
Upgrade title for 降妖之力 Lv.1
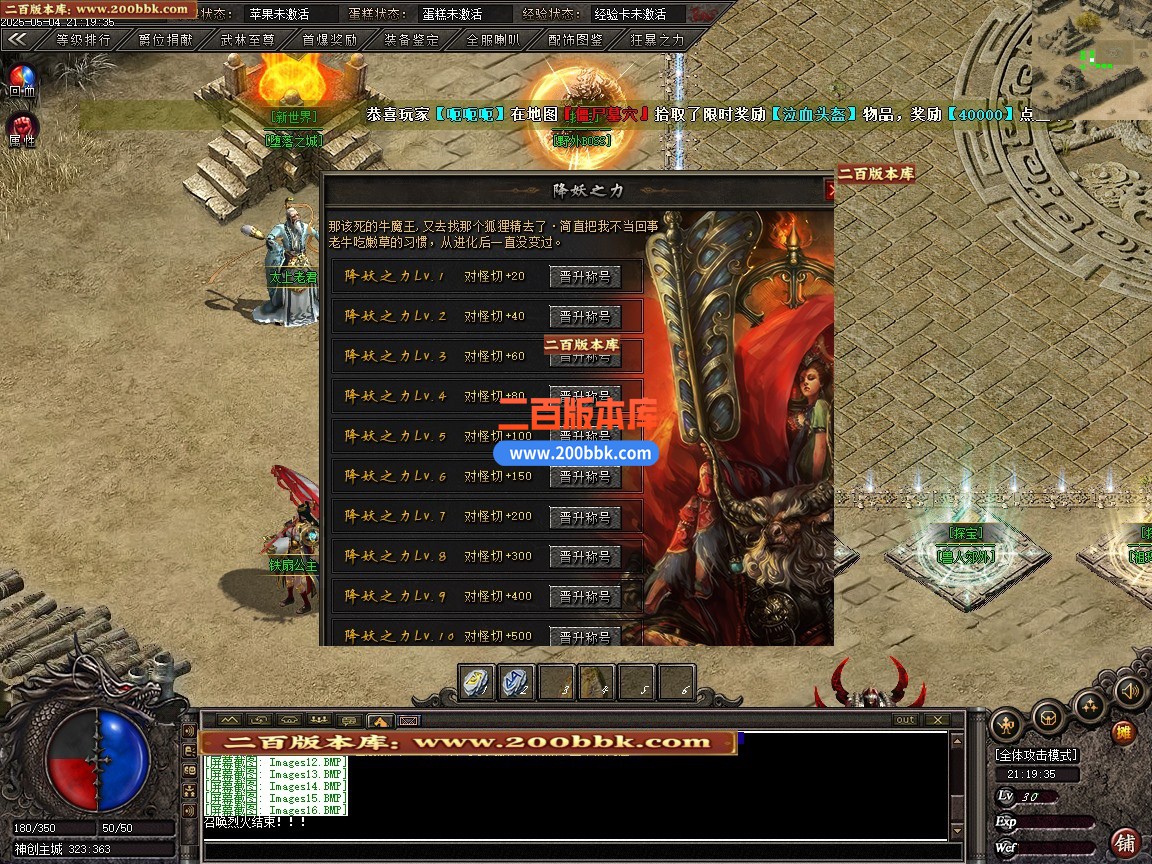(x=585, y=277)
